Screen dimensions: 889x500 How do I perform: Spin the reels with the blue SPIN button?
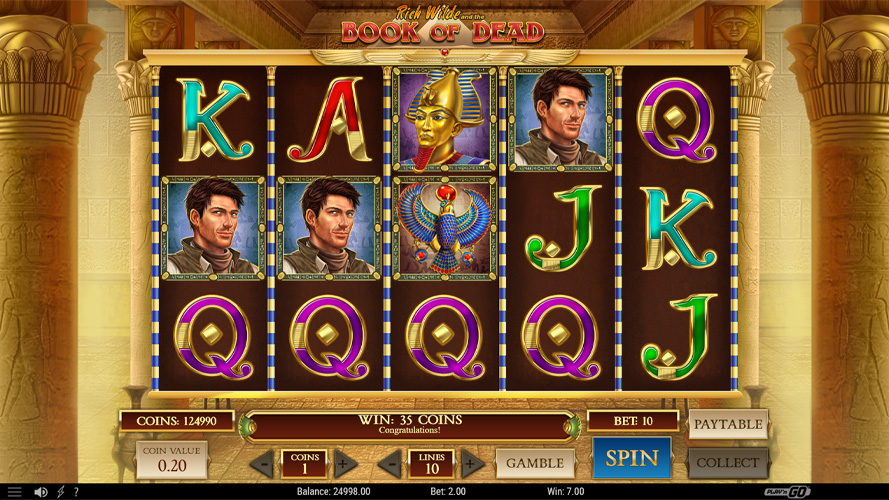point(632,459)
